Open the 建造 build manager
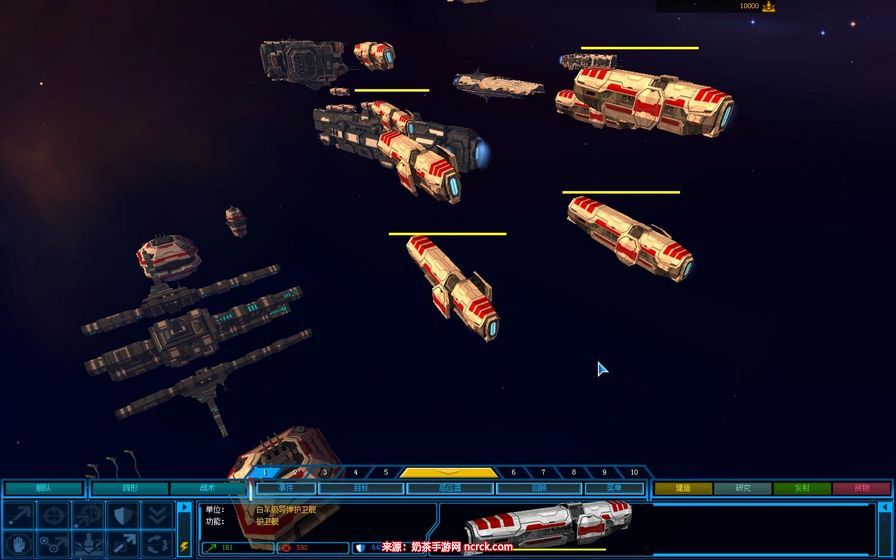 [683, 488]
